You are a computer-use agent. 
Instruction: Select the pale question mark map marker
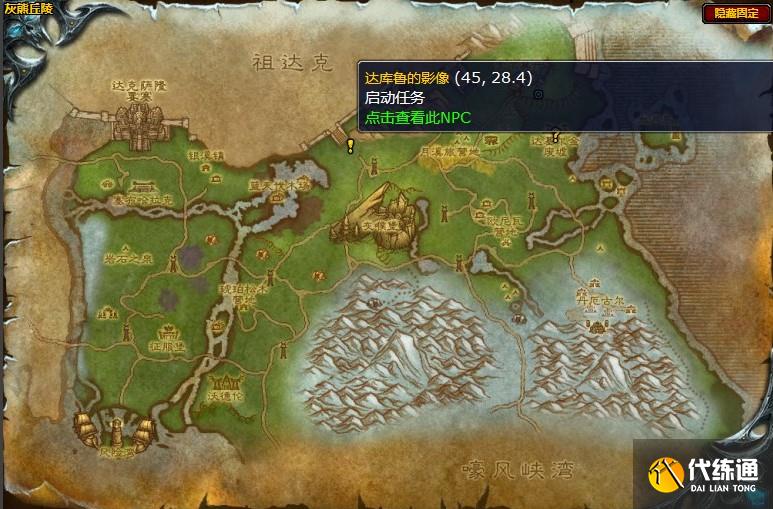click(556, 136)
